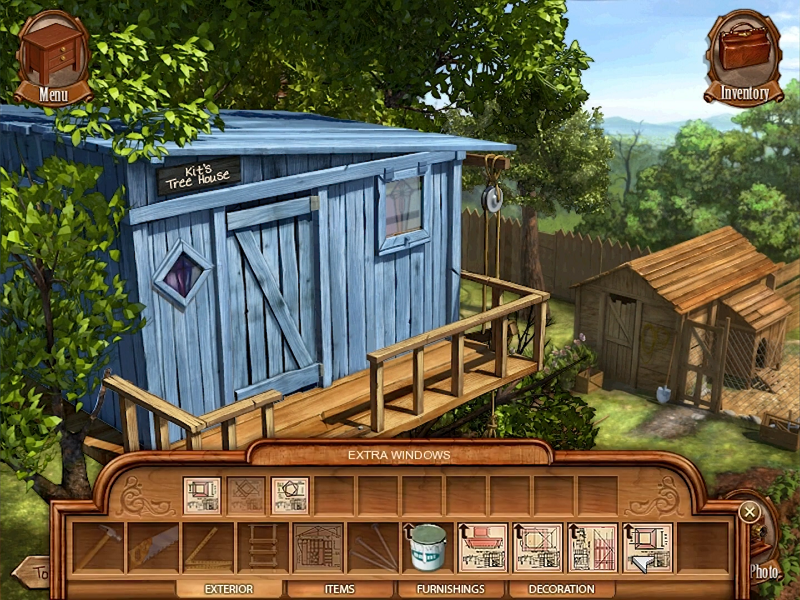
Task: Pick the faded diamond window blueprint
Action: tap(245, 495)
